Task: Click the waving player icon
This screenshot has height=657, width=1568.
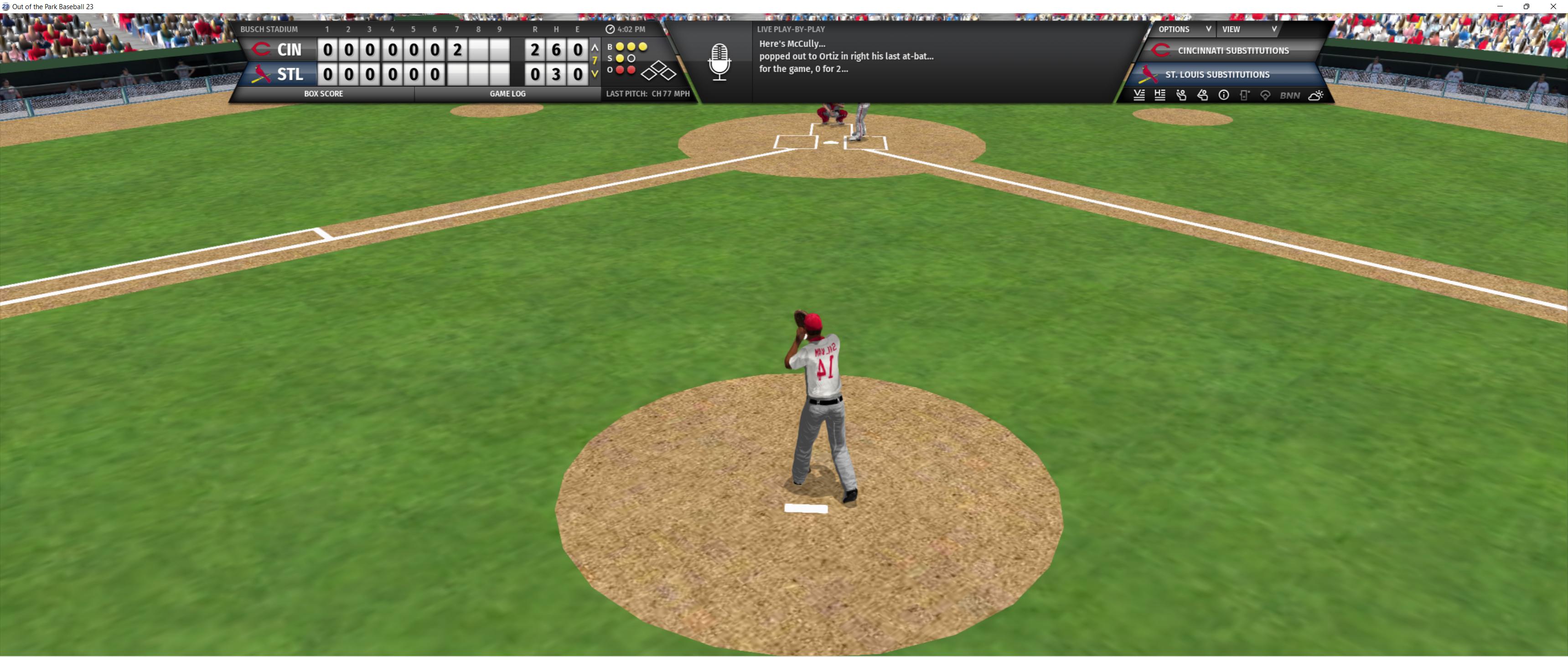Action: [x=1181, y=95]
